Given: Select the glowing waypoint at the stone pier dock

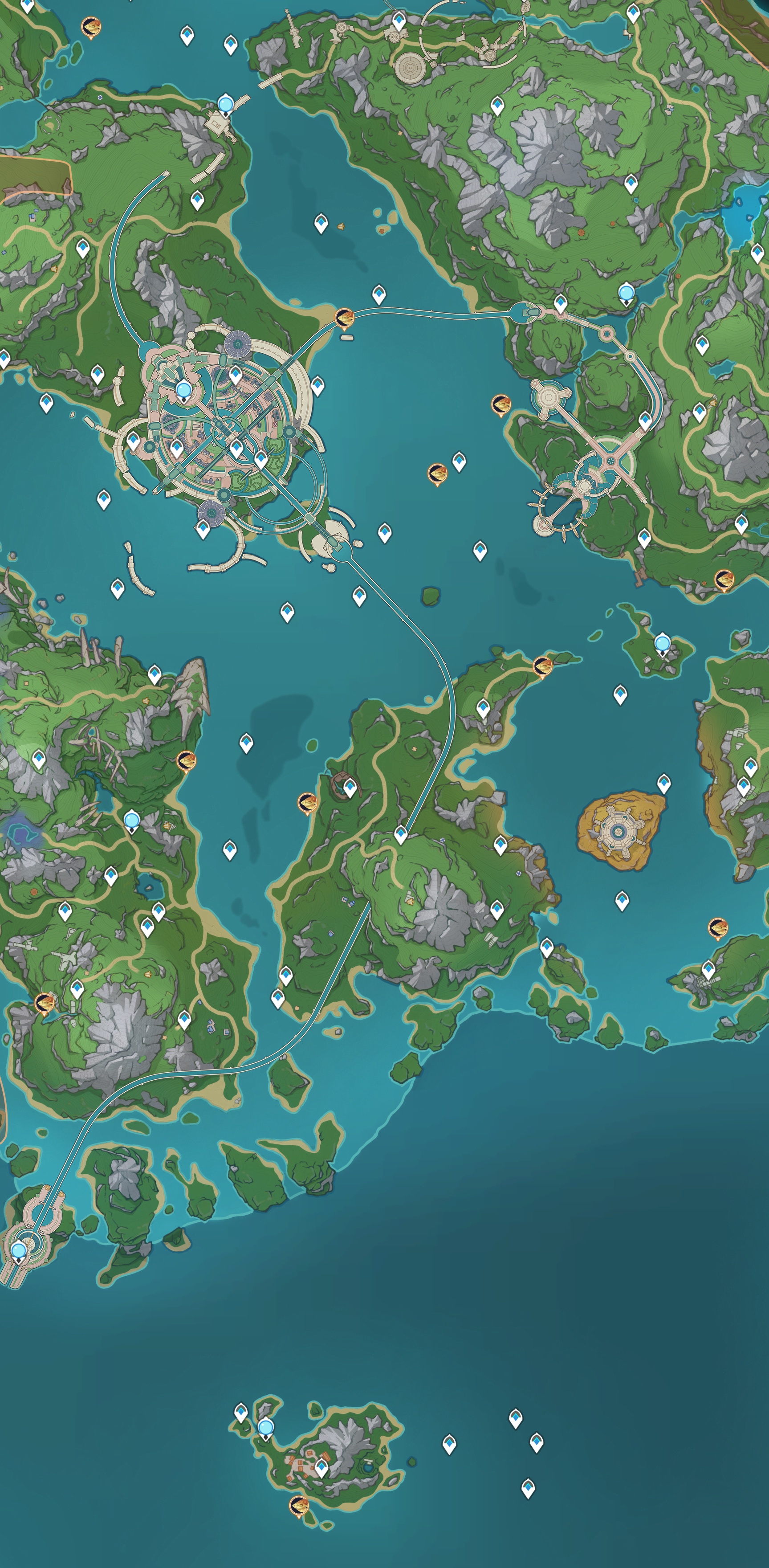Looking at the screenshot, I should coord(226,104).
